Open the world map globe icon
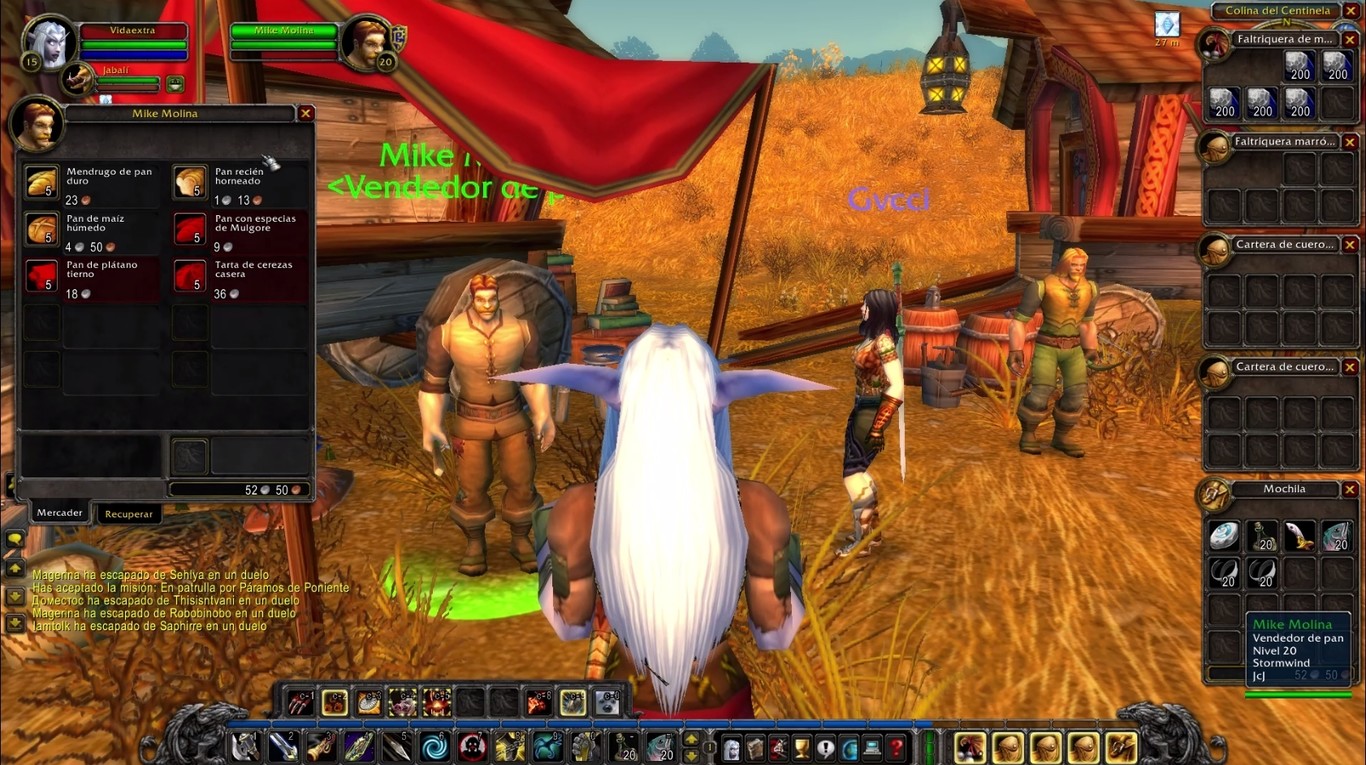The image size is (1366, 765). click(850, 744)
